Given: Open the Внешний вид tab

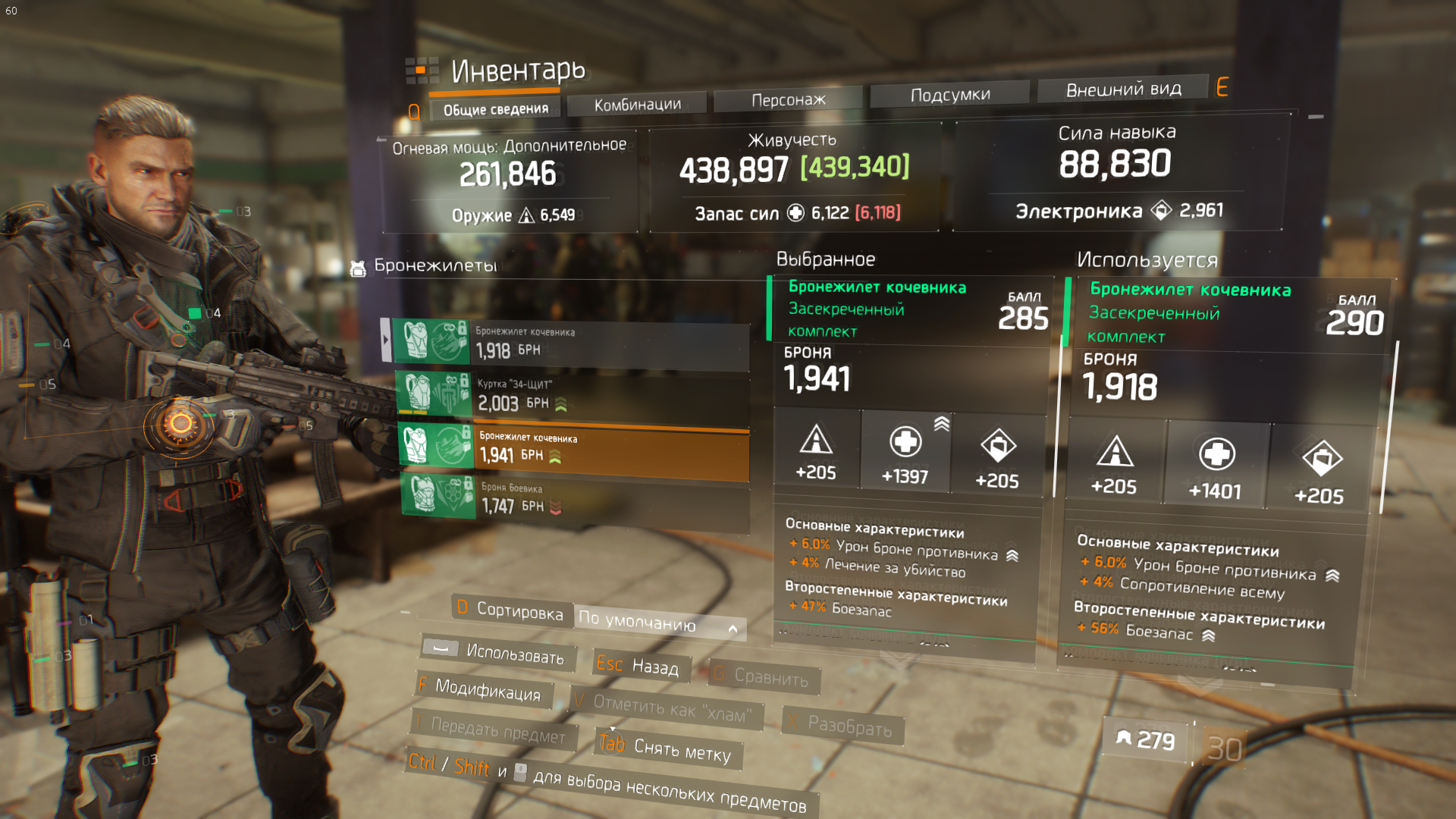Looking at the screenshot, I should tap(1123, 89).
